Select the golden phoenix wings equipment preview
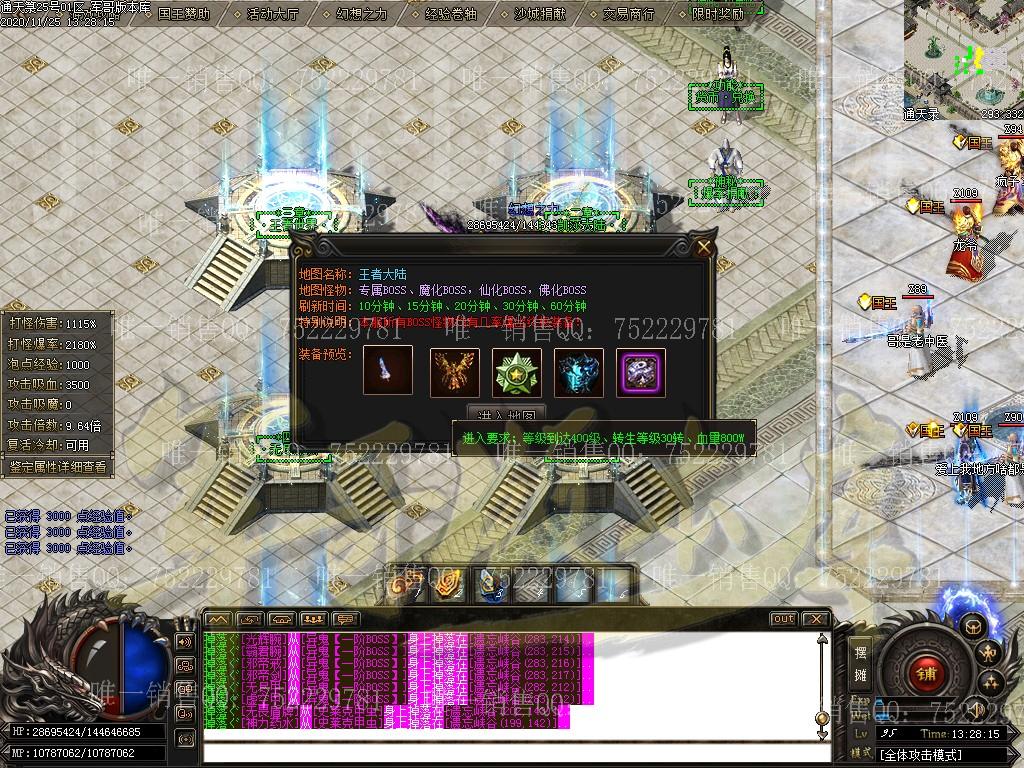 pos(455,372)
